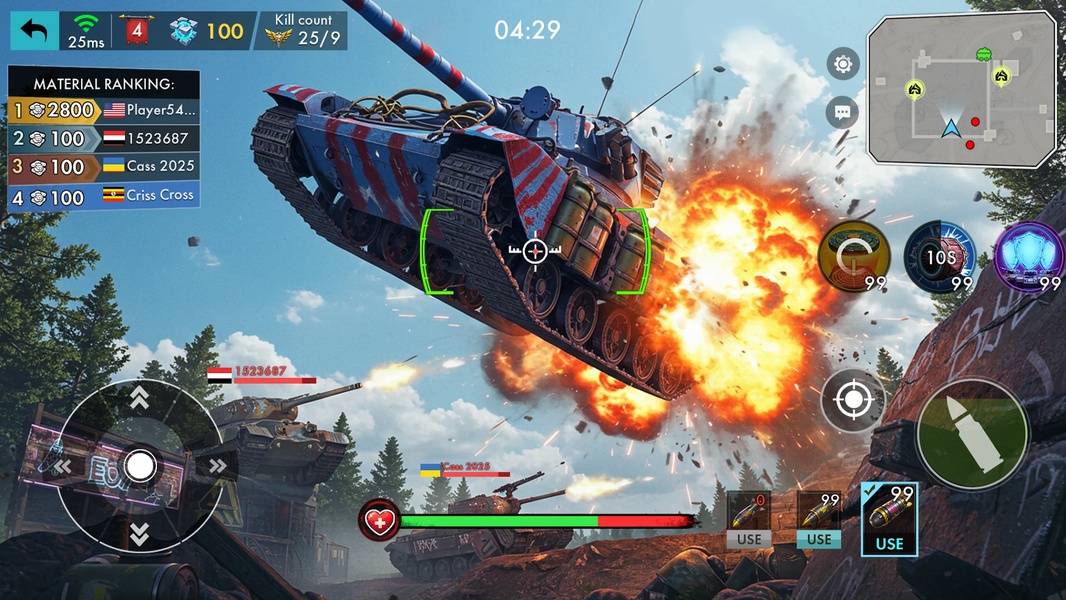1066x600 pixels.
Task: Fire the cannon with the bullet button
Action: (972, 433)
